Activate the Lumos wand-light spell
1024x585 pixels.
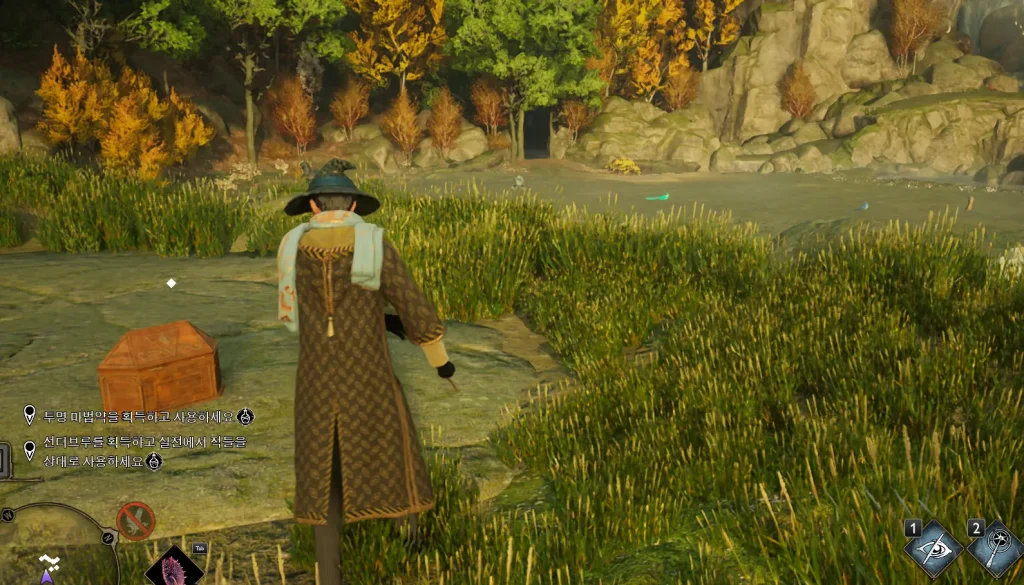[995, 549]
